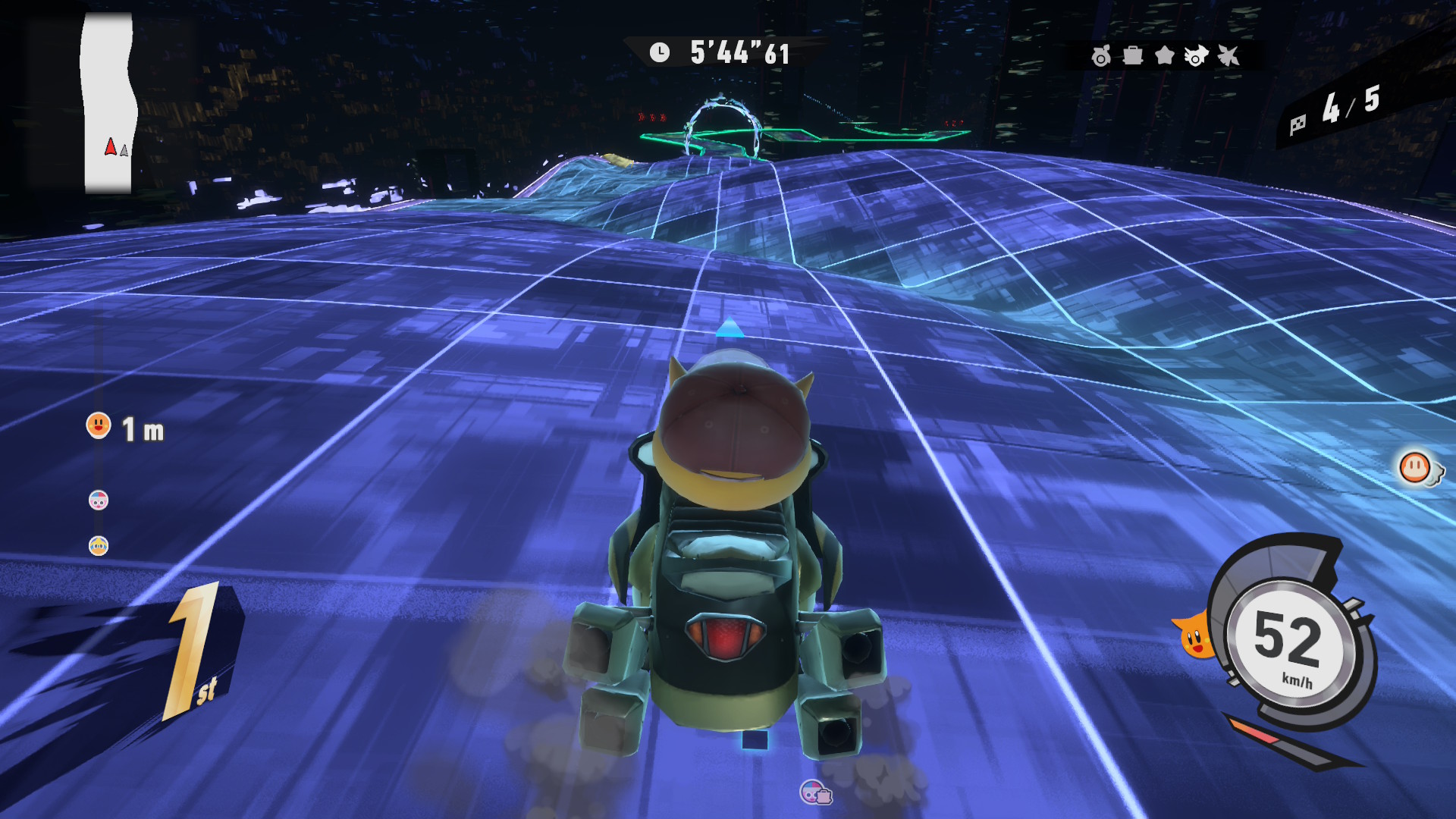Select the King Dedede racer marker
The width and height of the screenshot is (1456, 819).
point(99,546)
